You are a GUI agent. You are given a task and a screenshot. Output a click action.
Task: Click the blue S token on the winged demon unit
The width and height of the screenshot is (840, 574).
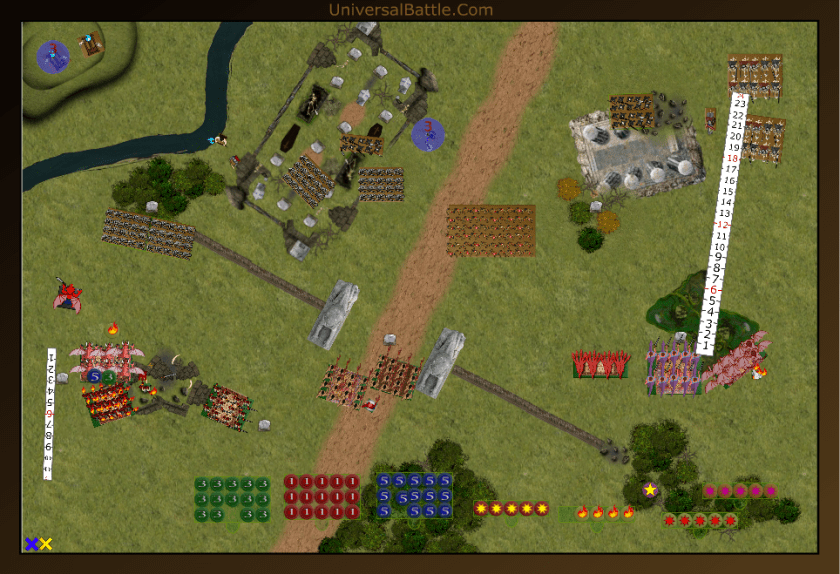coord(94,376)
